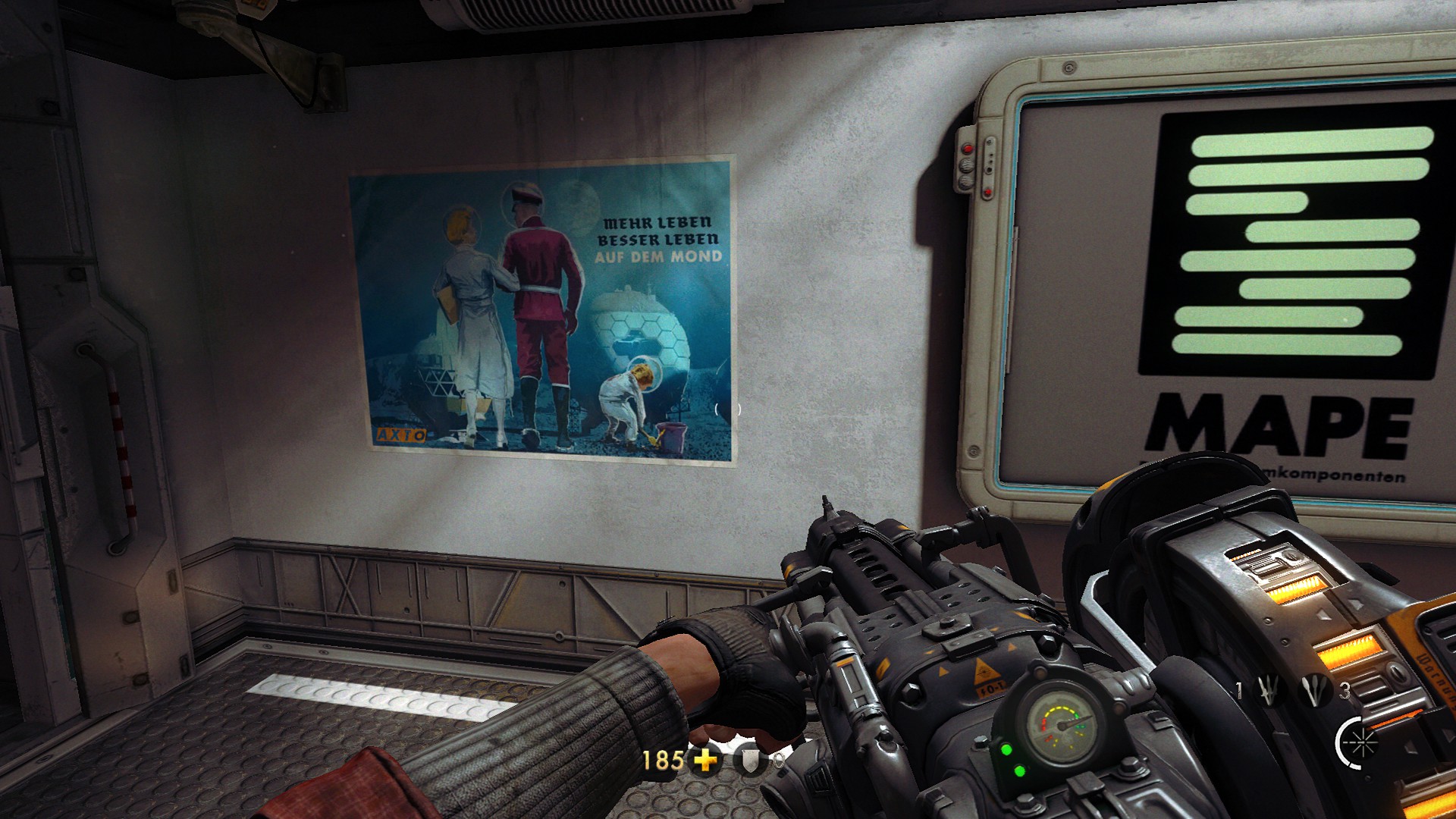Click the laser charge starburst icon
The image size is (1456, 819).
coord(1359,743)
